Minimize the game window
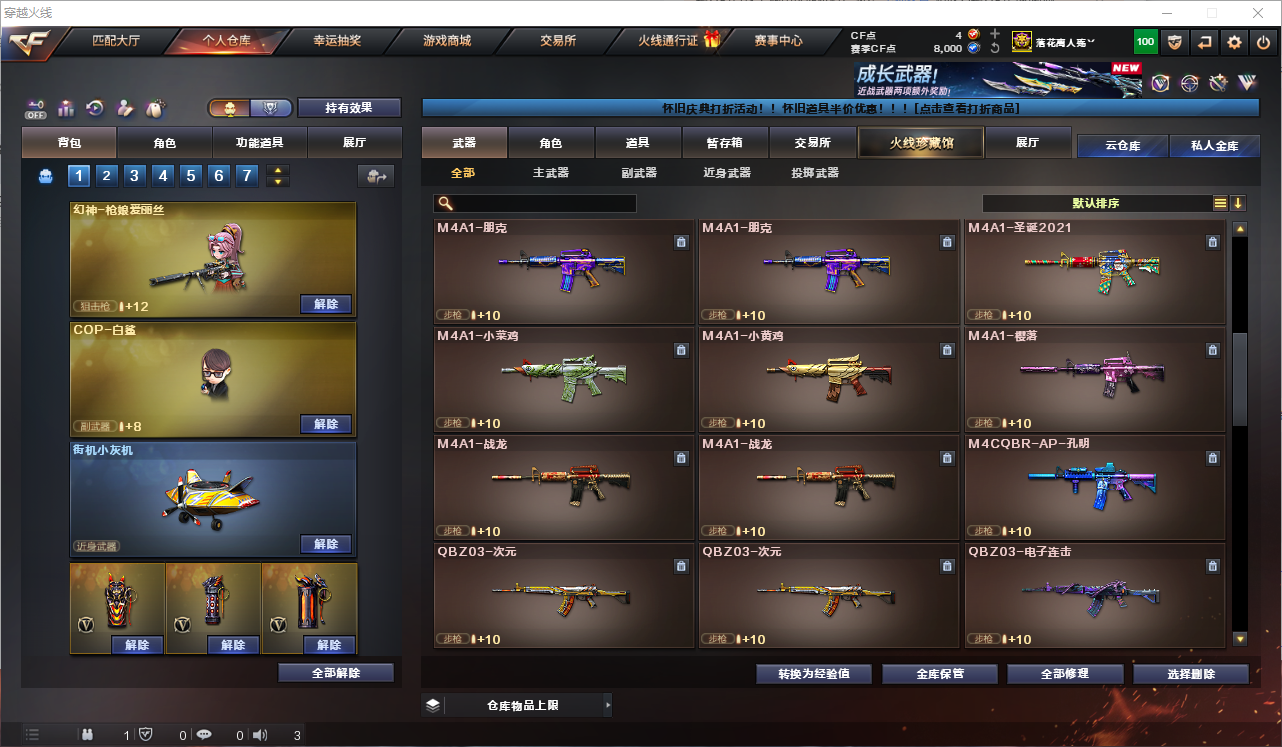 point(1166,13)
